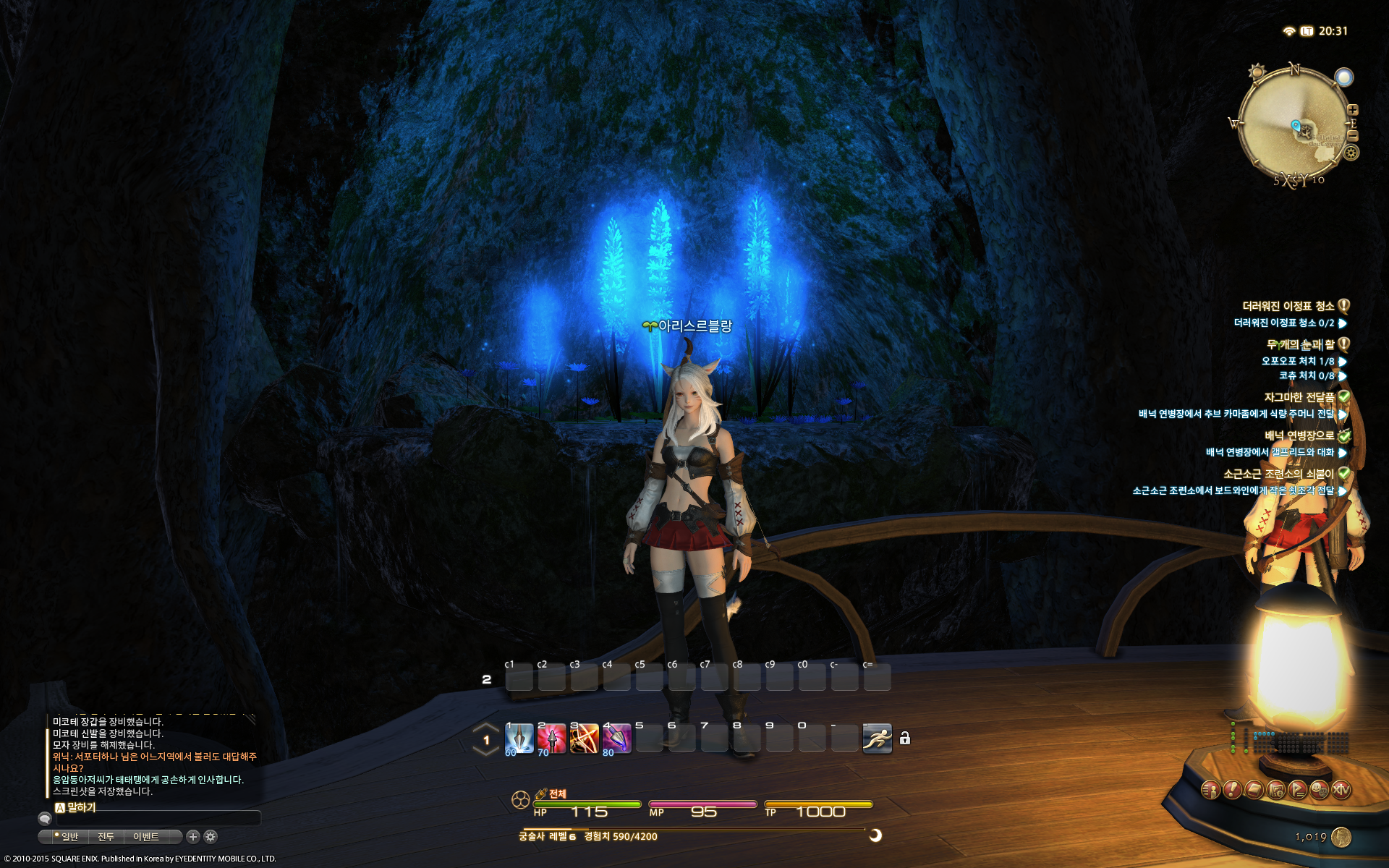
Task: Toggle the hotbar padlock icon
Action: click(x=904, y=739)
